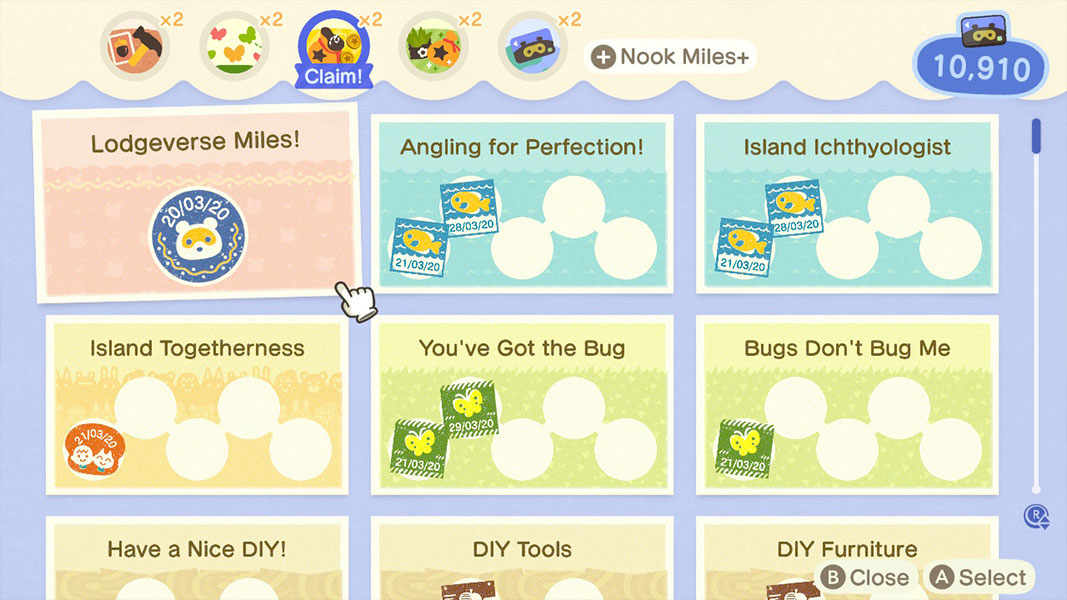Select the Island Ichthyologist card

(846, 204)
